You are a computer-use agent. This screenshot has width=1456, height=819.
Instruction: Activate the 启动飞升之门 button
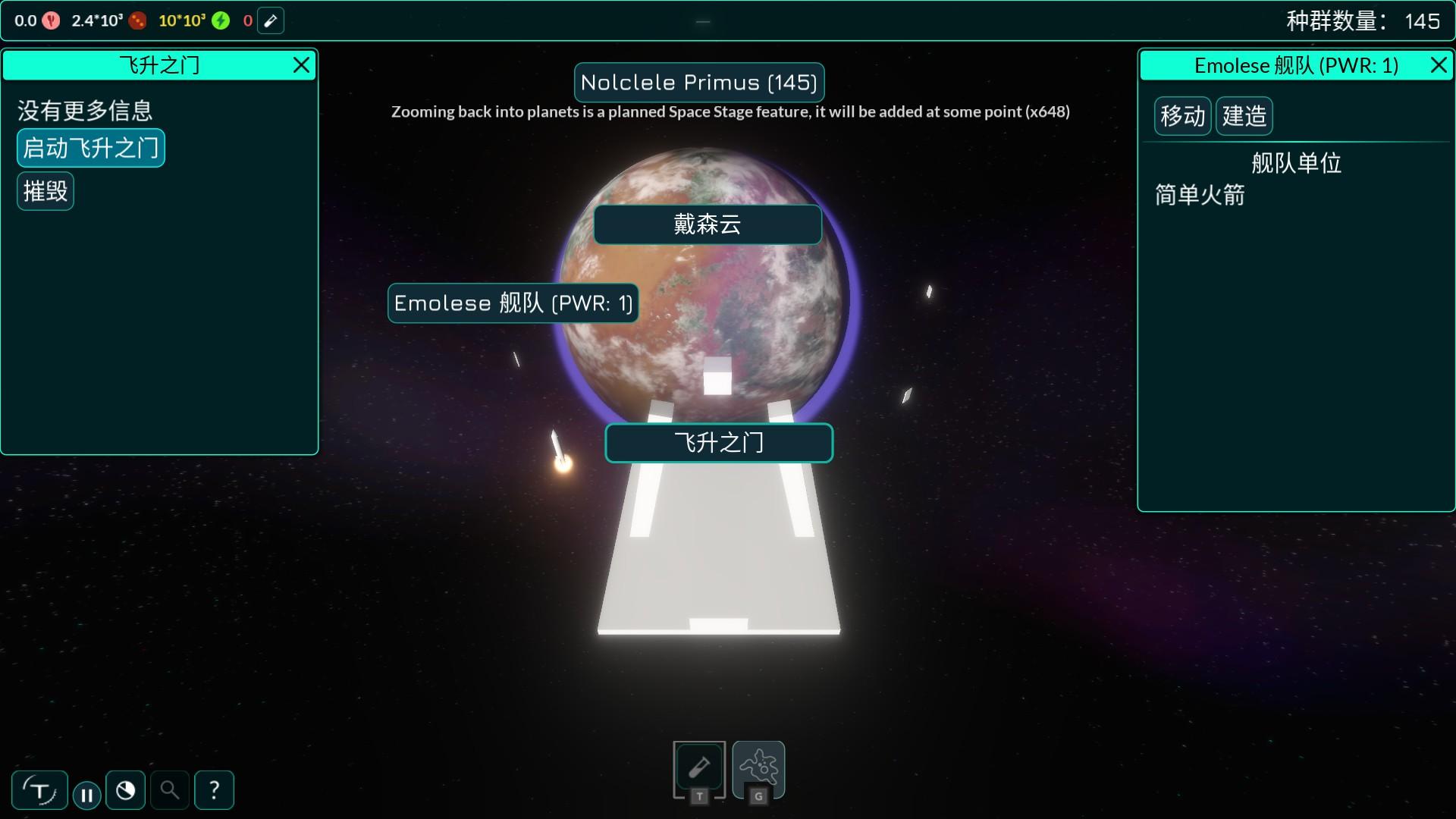[90, 148]
